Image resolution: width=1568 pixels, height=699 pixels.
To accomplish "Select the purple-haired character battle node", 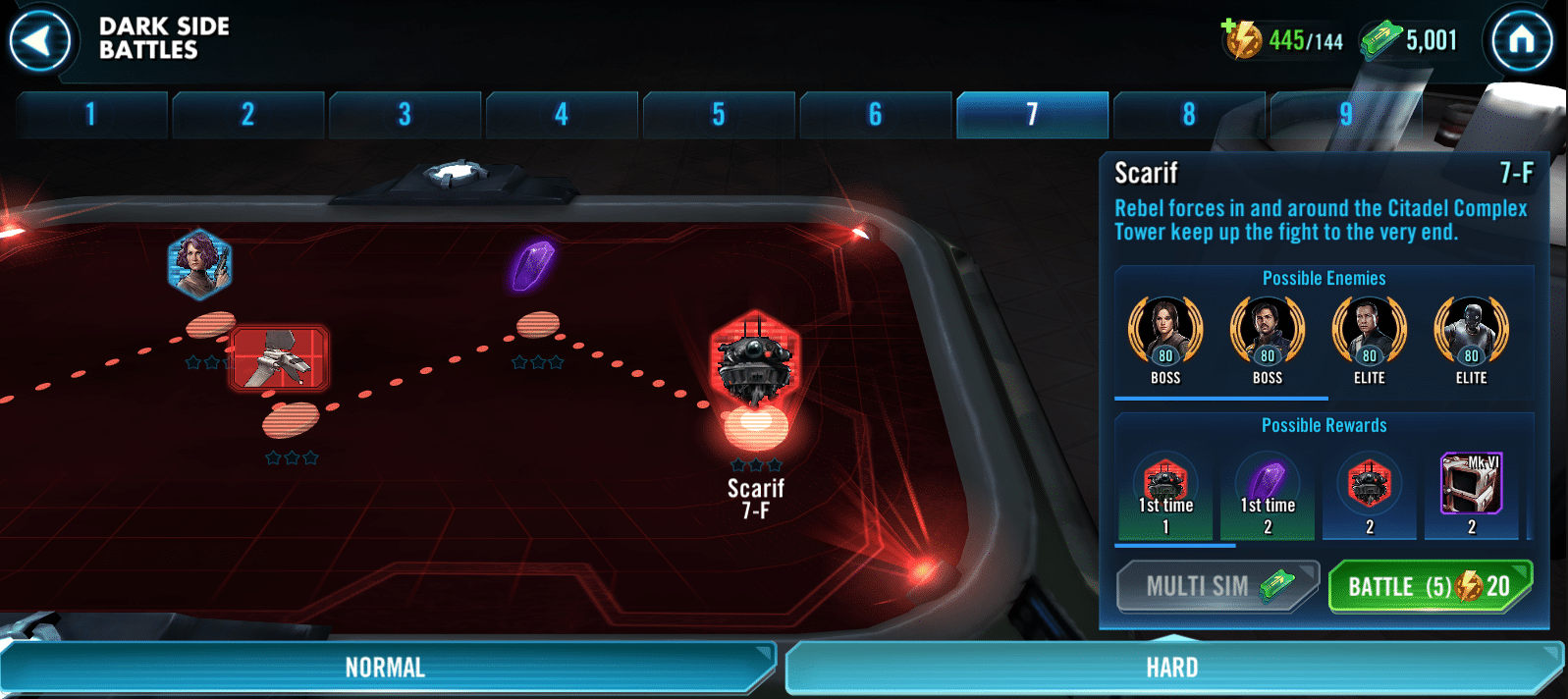I will [x=200, y=264].
